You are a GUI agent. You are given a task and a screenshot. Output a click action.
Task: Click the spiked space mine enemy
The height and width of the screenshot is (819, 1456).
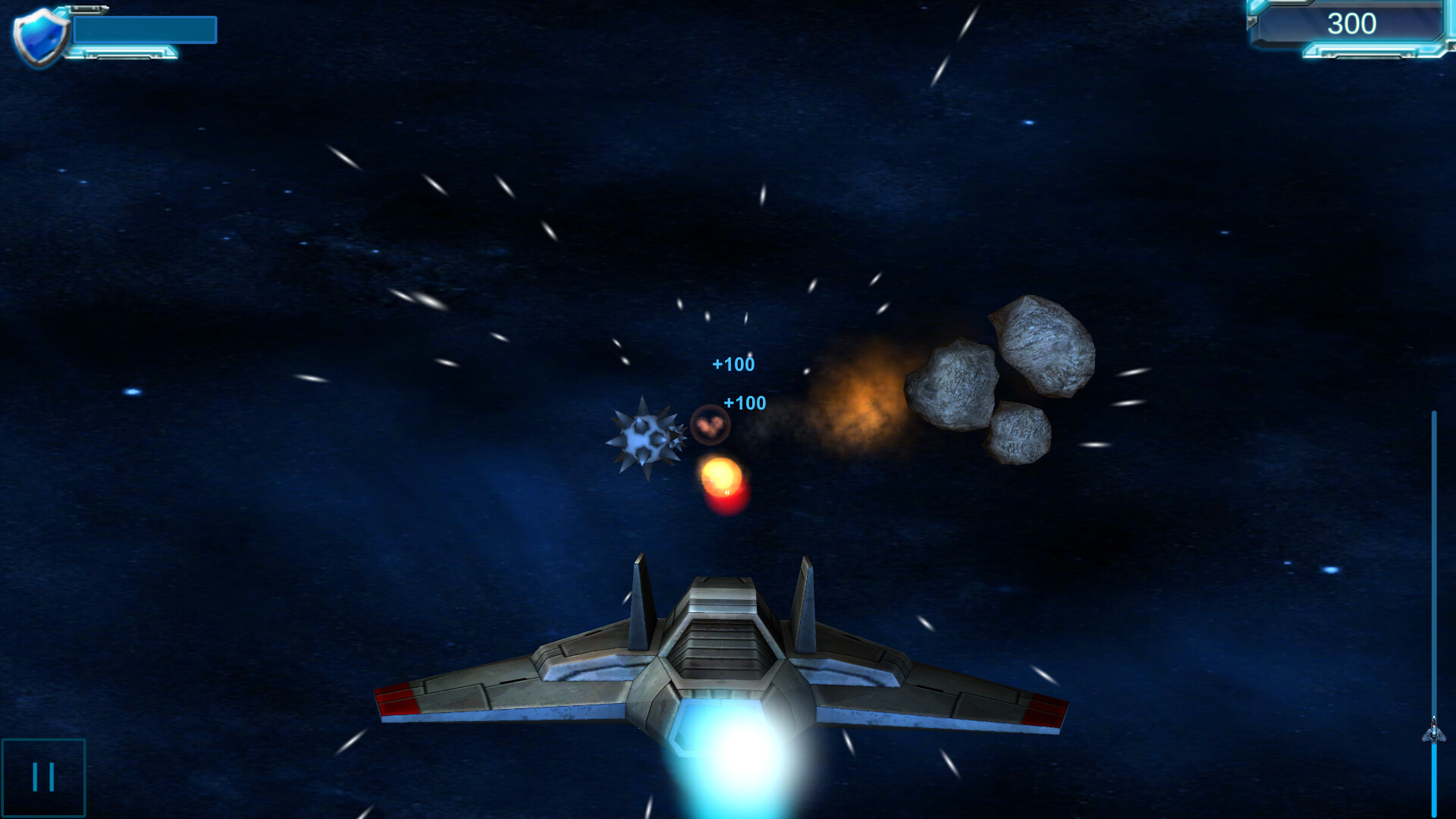tap(644, 438)
